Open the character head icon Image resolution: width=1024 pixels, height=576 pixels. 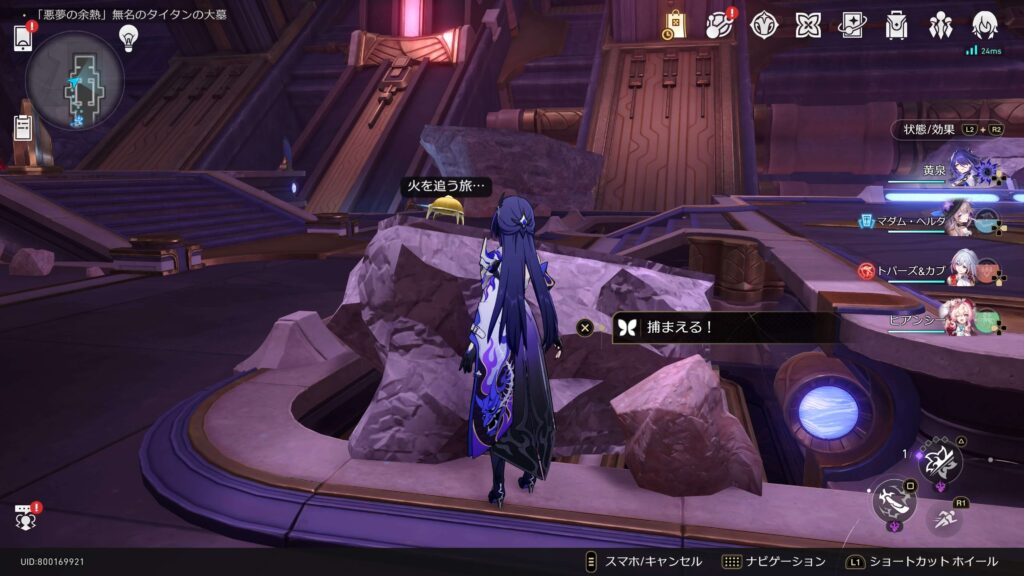984,25
